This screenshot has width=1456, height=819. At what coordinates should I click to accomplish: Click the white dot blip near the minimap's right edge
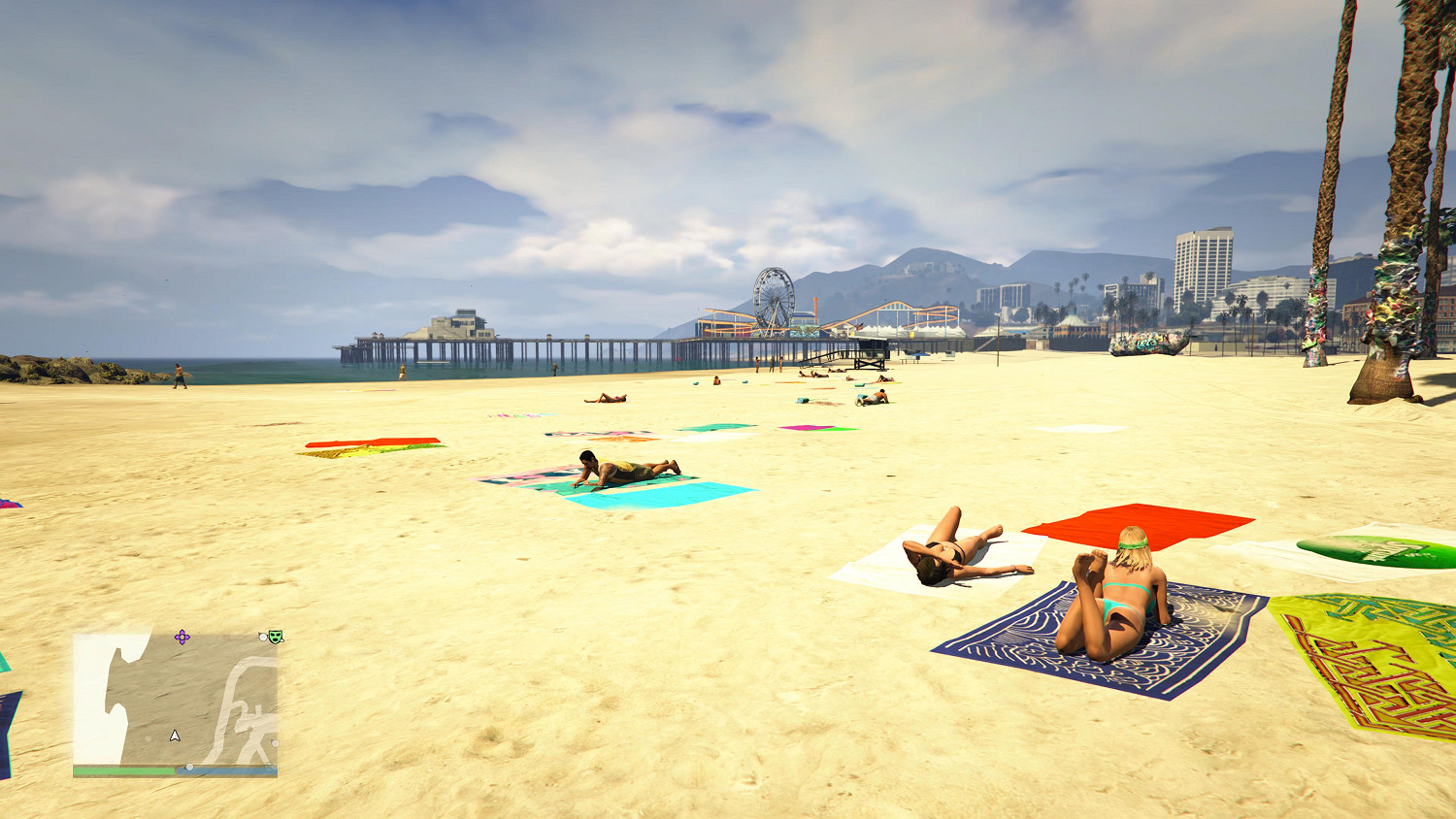(275, 742)
